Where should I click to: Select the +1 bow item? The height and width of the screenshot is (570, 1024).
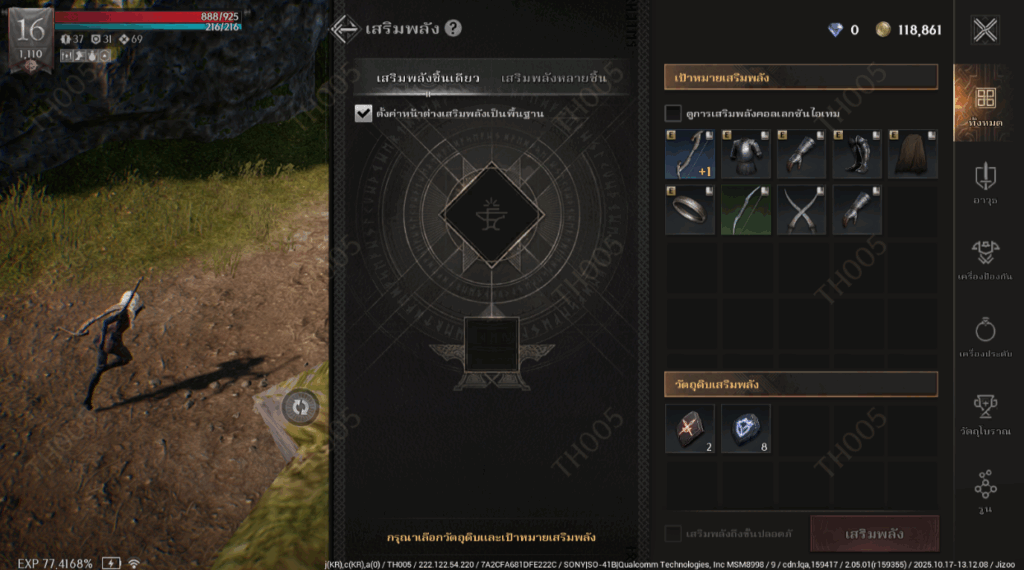(690, 154)
